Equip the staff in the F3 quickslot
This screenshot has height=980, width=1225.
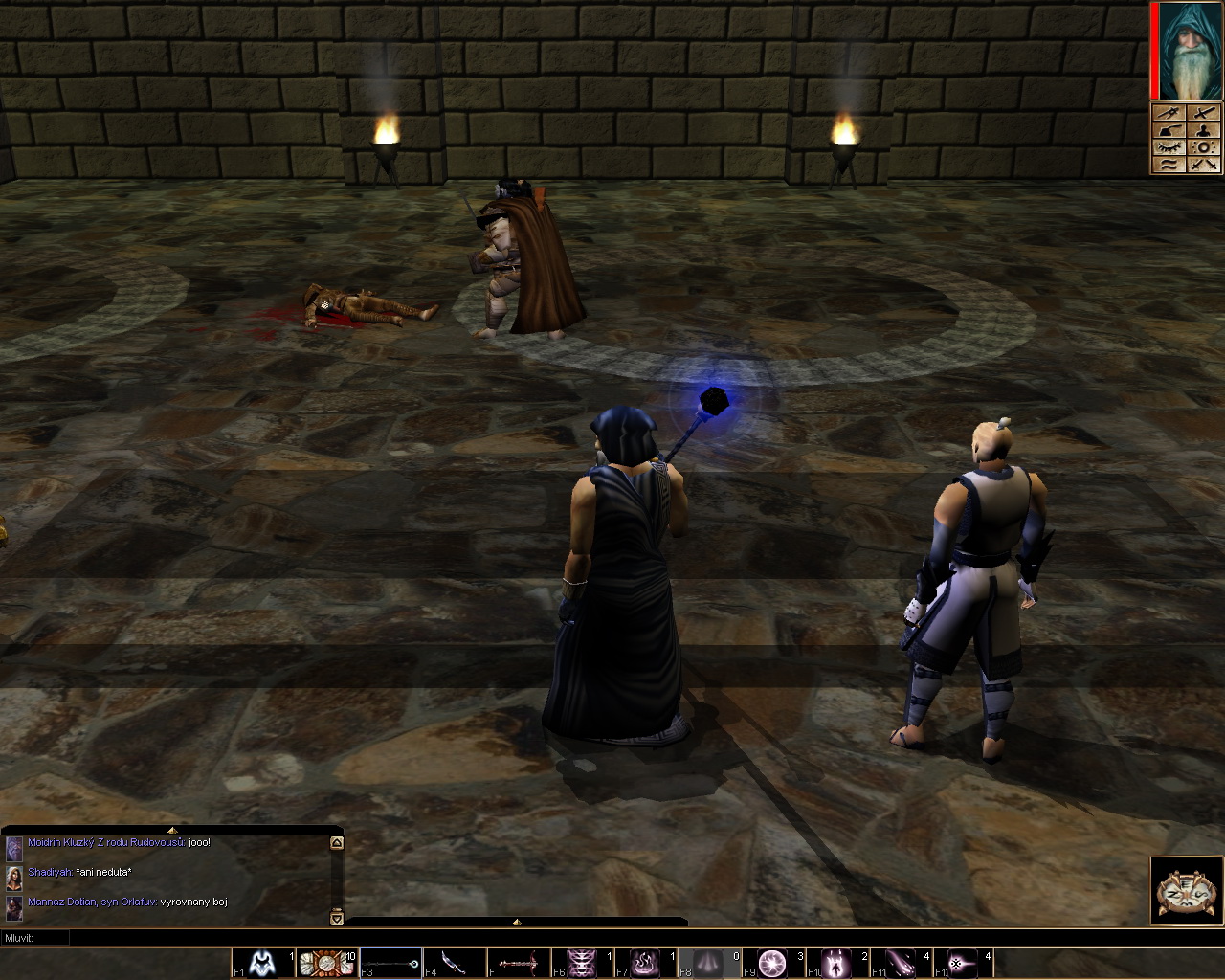390,963
